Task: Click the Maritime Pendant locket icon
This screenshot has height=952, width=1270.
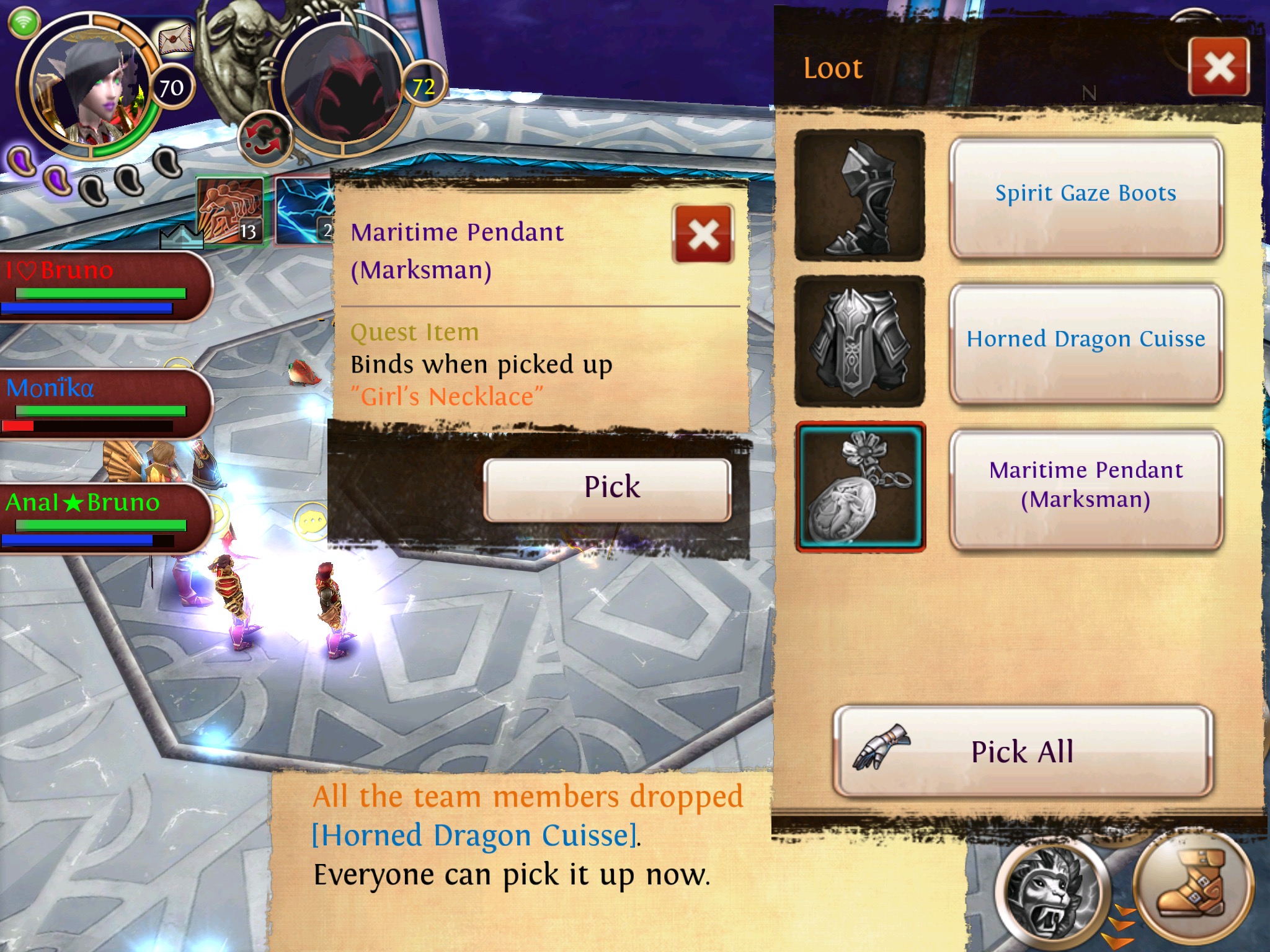Action: click(860, 487)
